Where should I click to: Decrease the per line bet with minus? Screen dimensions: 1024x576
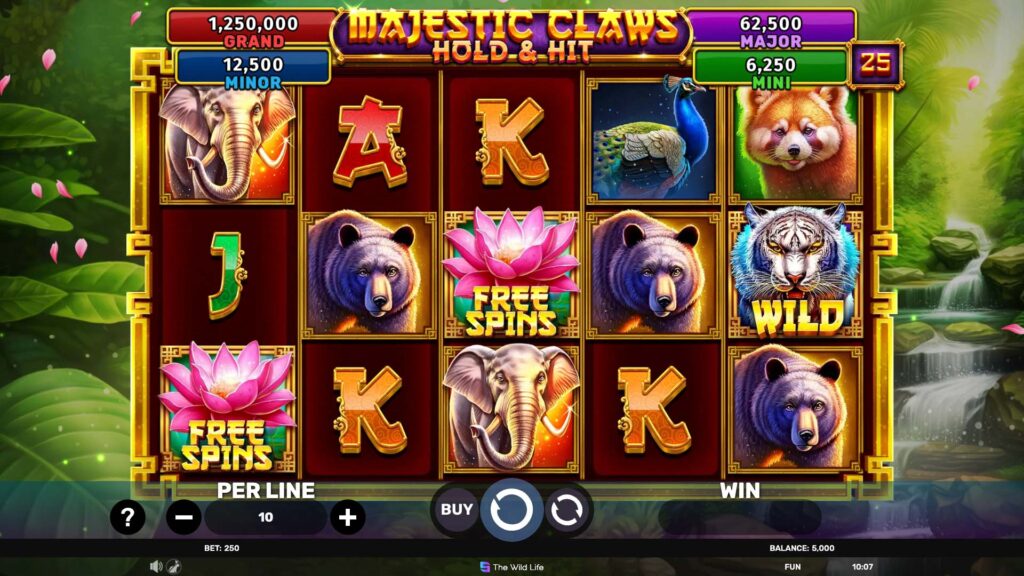[183, 517]
